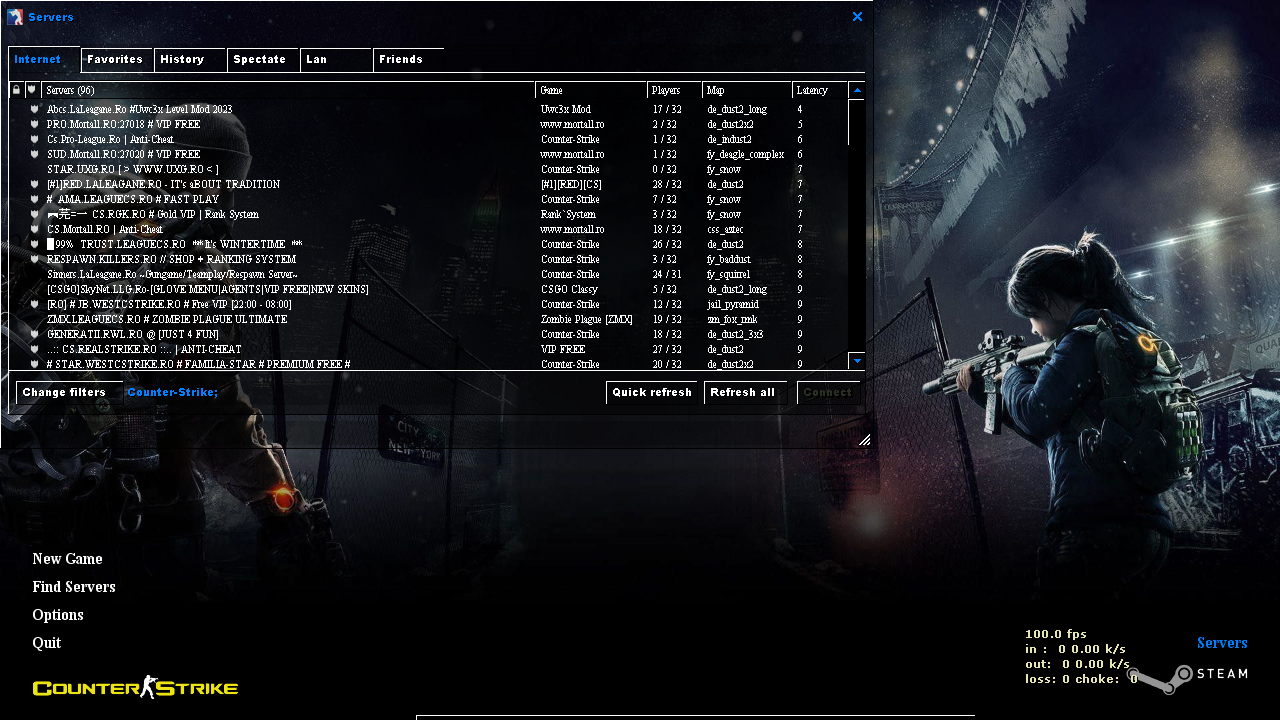Viewport: 1280px width, 720px height.
Task: Click the scrollbar down arrow in the server list
Action: click(856, 361)
